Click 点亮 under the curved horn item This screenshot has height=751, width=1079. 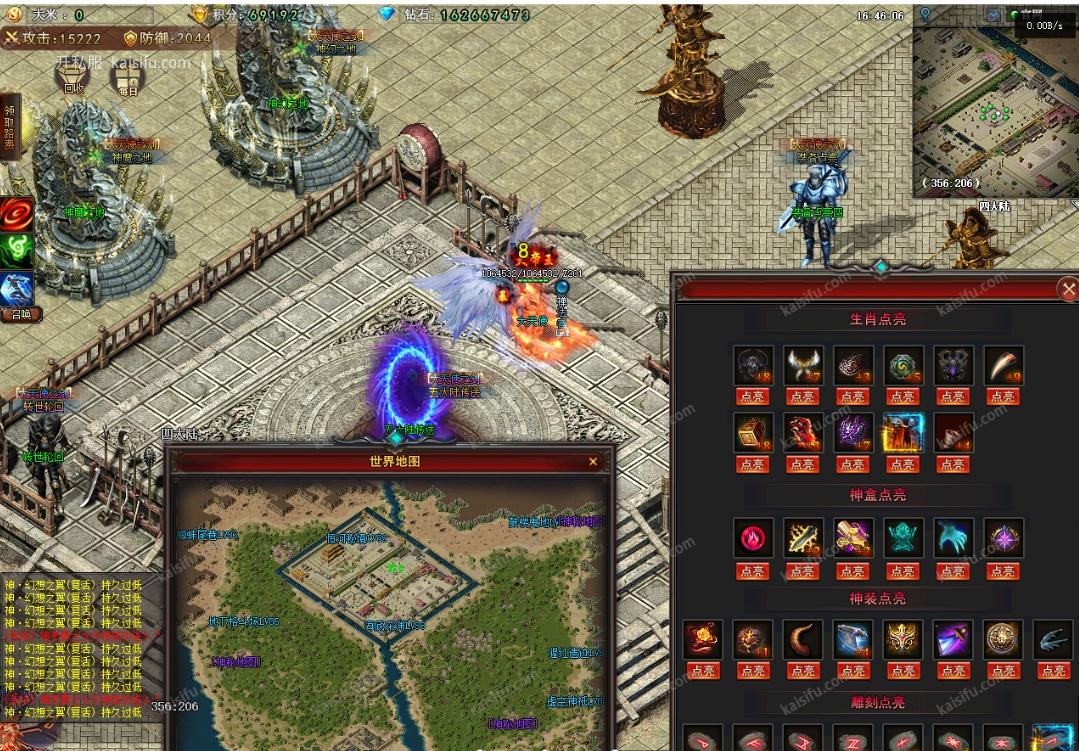[x=802, y=671]
